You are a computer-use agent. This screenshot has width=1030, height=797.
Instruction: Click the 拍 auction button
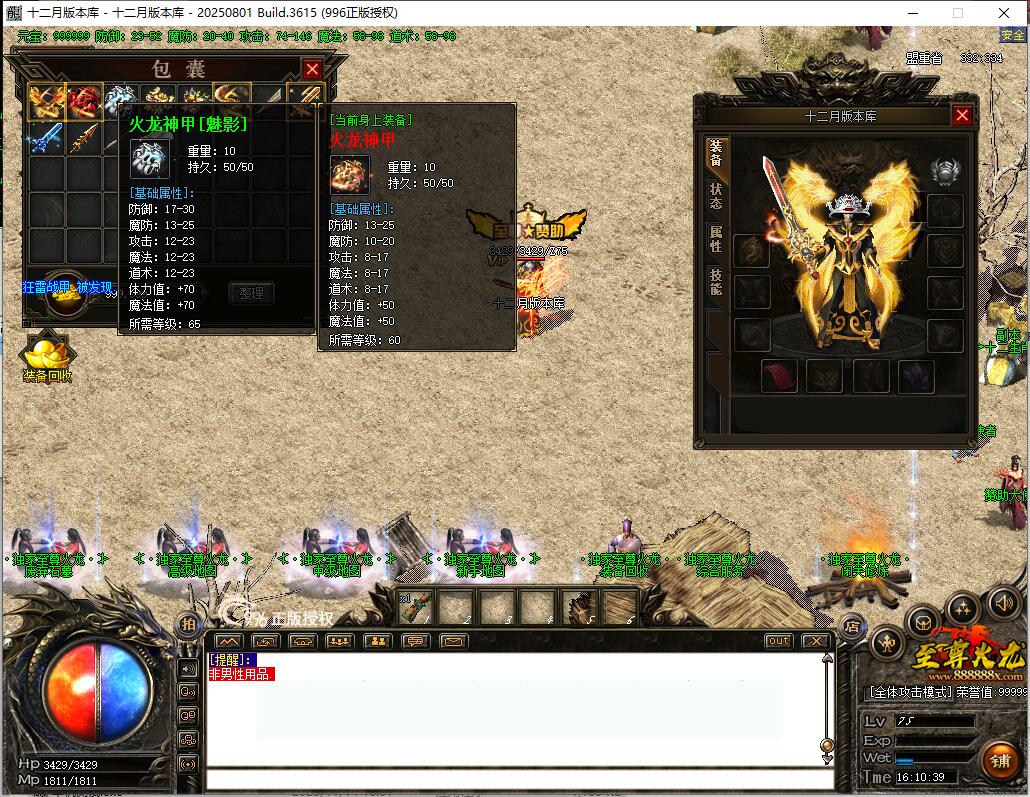coord(187,624)
